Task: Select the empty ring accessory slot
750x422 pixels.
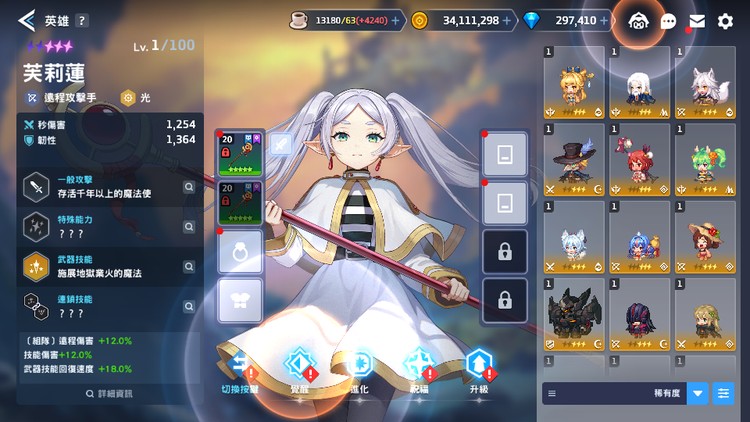Action: pos(240,251)
